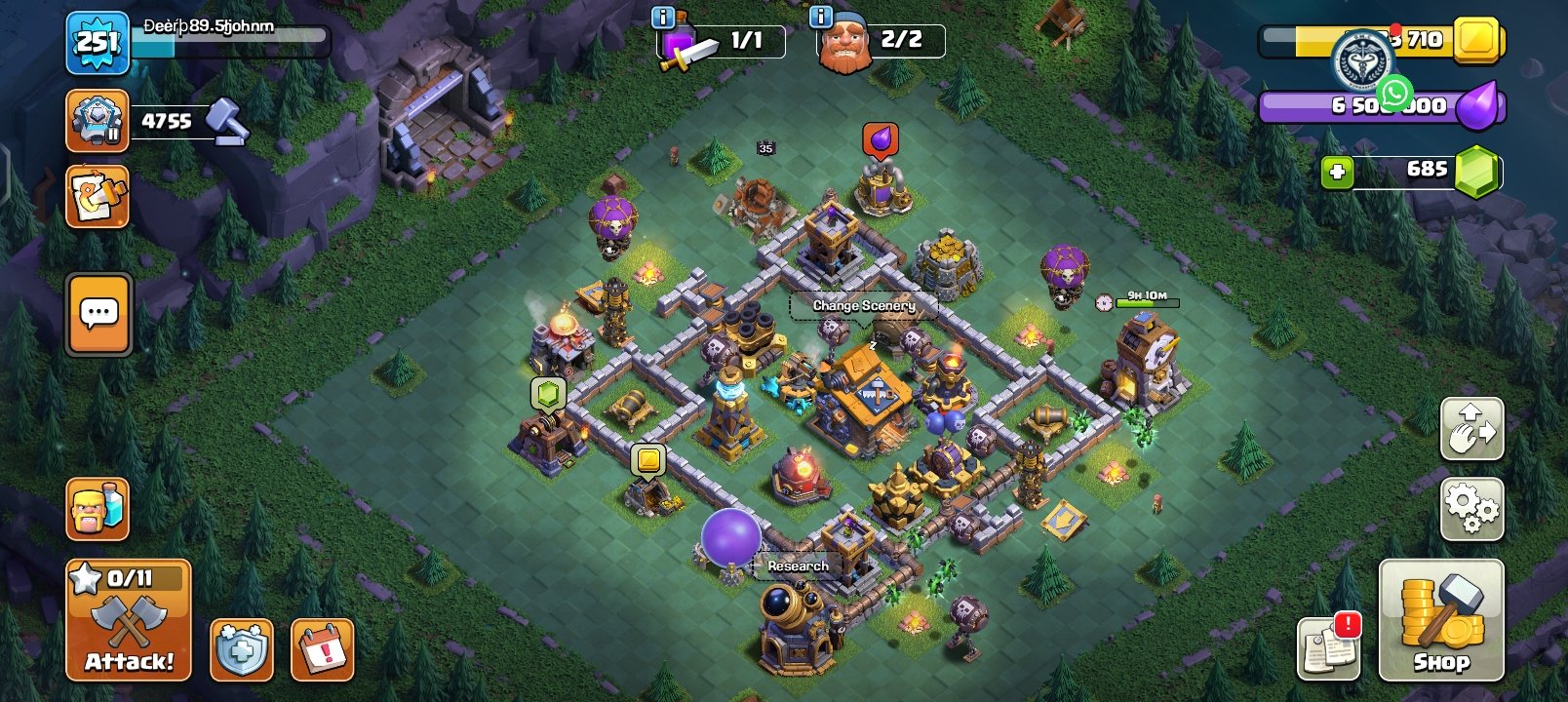Viewport: 1568px width, 702px height.
Task: Open the paused builder queue icon
Action: [x=95, y=121]
